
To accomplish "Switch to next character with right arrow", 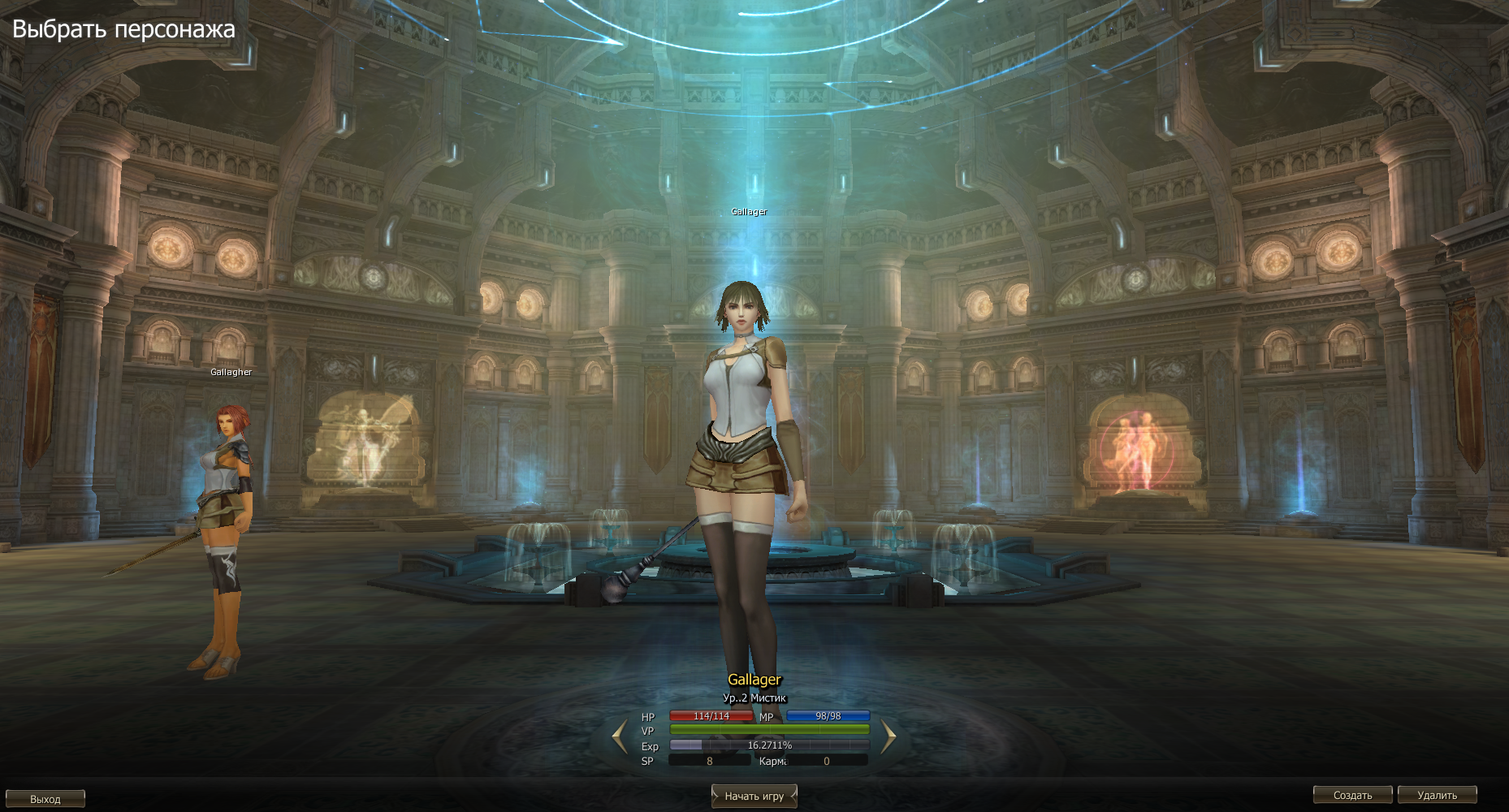I will coord(889,736).
